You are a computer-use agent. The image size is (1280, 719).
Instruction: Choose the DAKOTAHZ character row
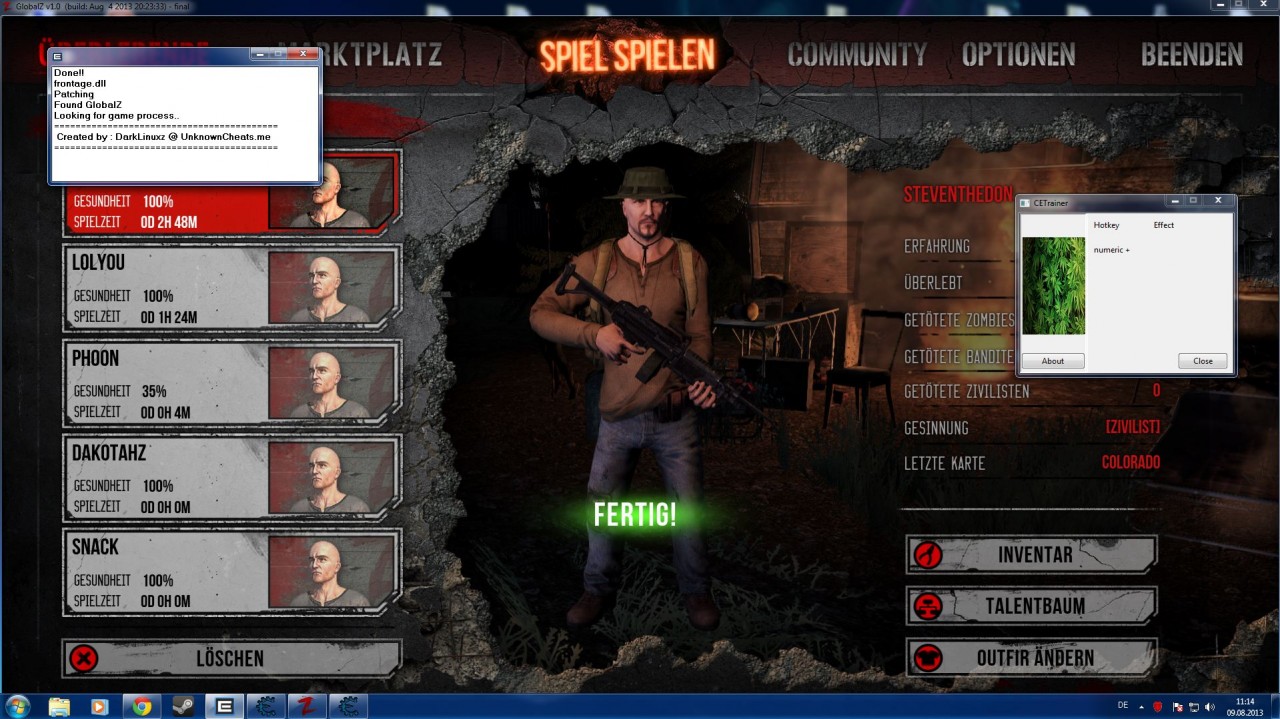click(232, 478)
